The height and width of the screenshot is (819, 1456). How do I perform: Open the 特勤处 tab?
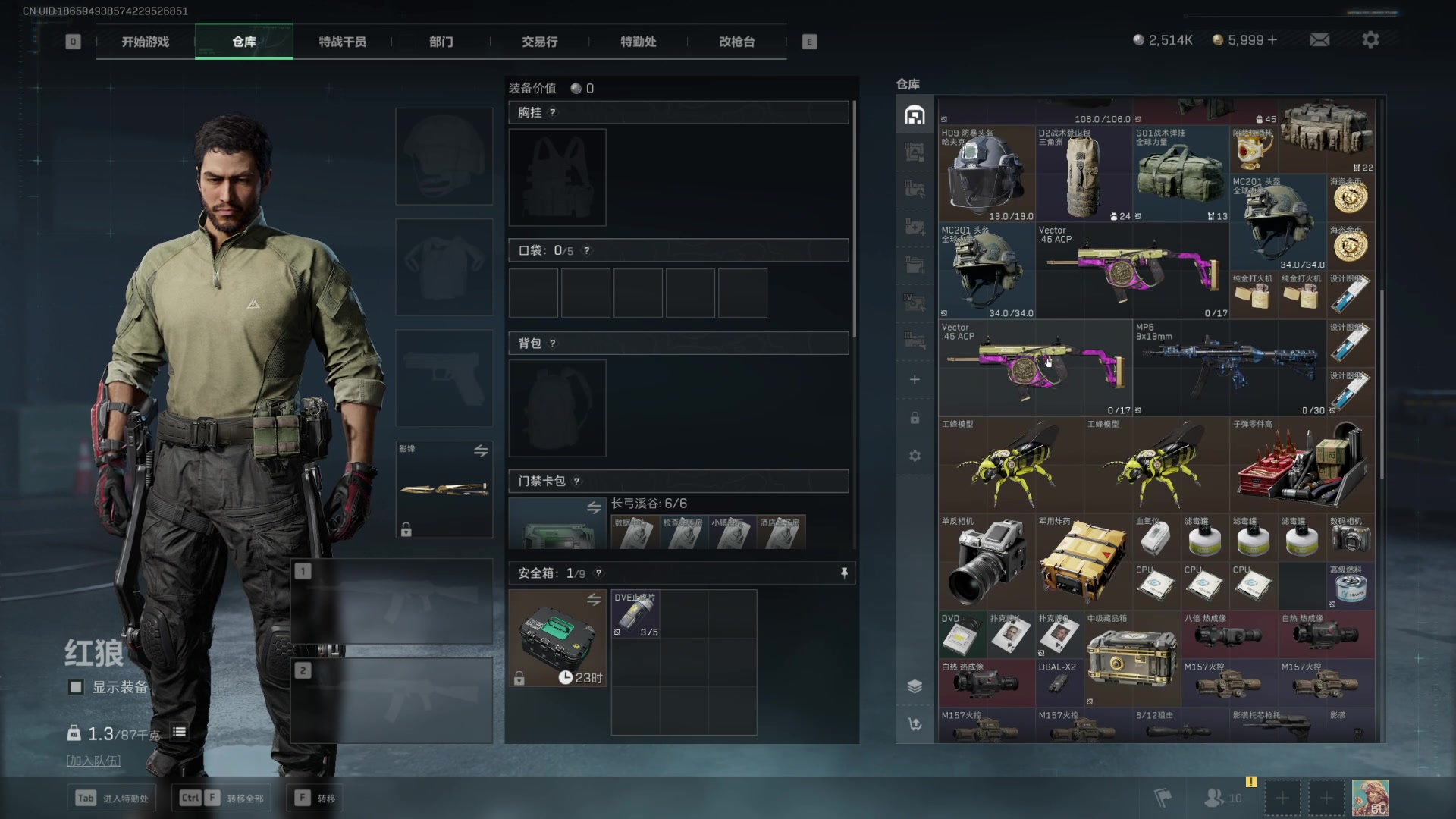(639, 42)
